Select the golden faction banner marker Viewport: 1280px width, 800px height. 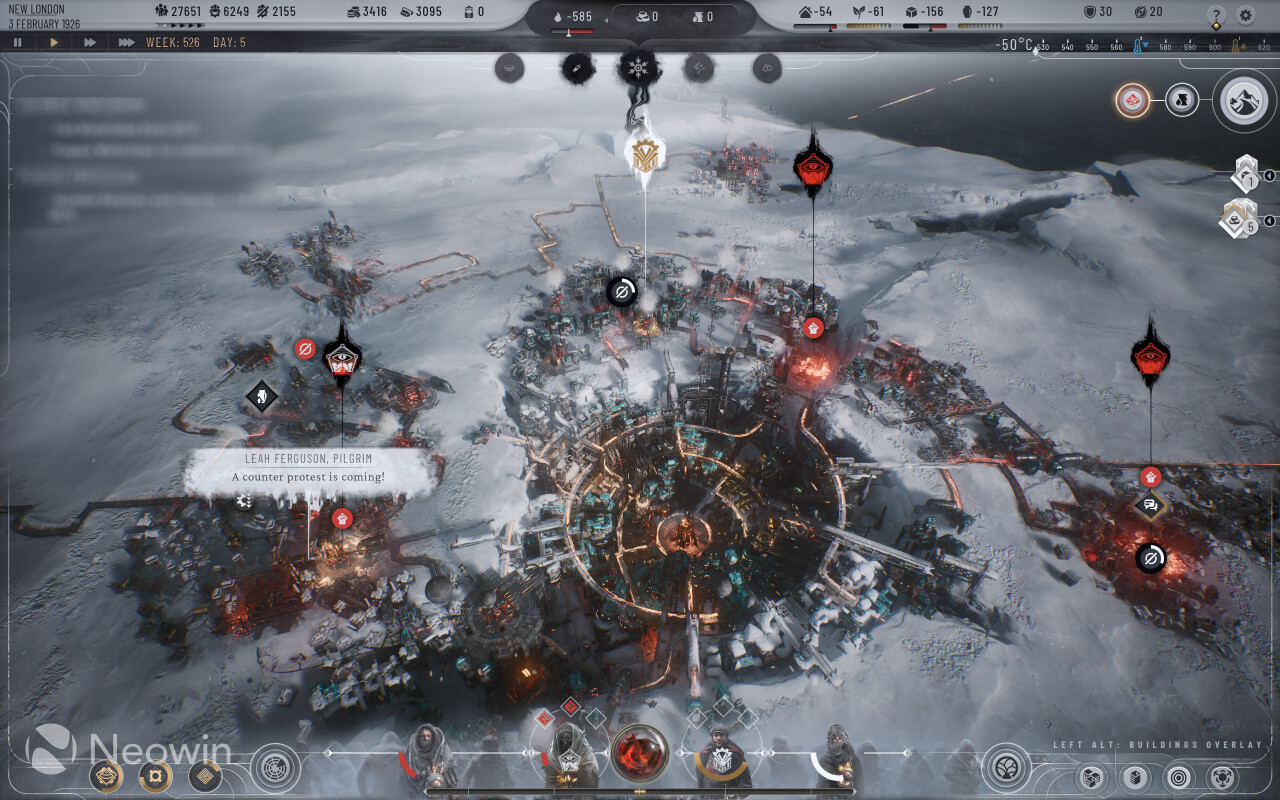(x=644, y=154)
